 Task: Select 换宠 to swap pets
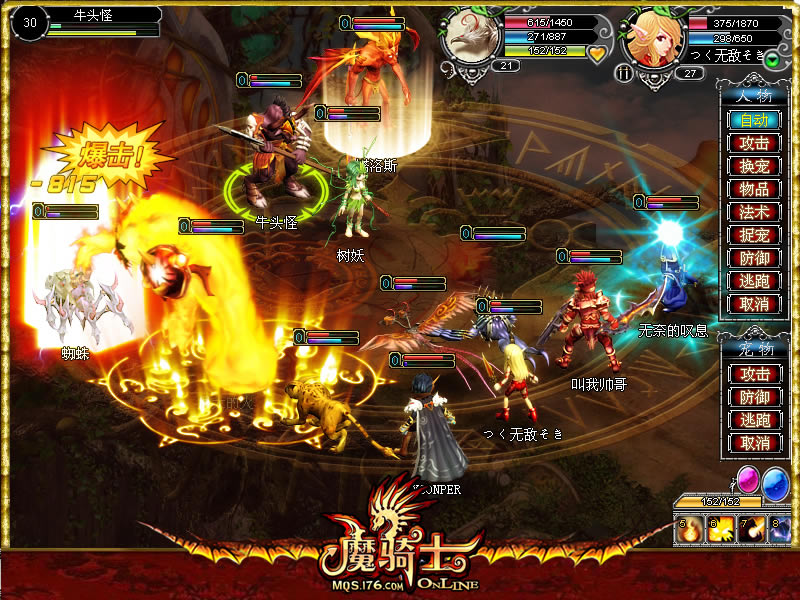(754, 166)
